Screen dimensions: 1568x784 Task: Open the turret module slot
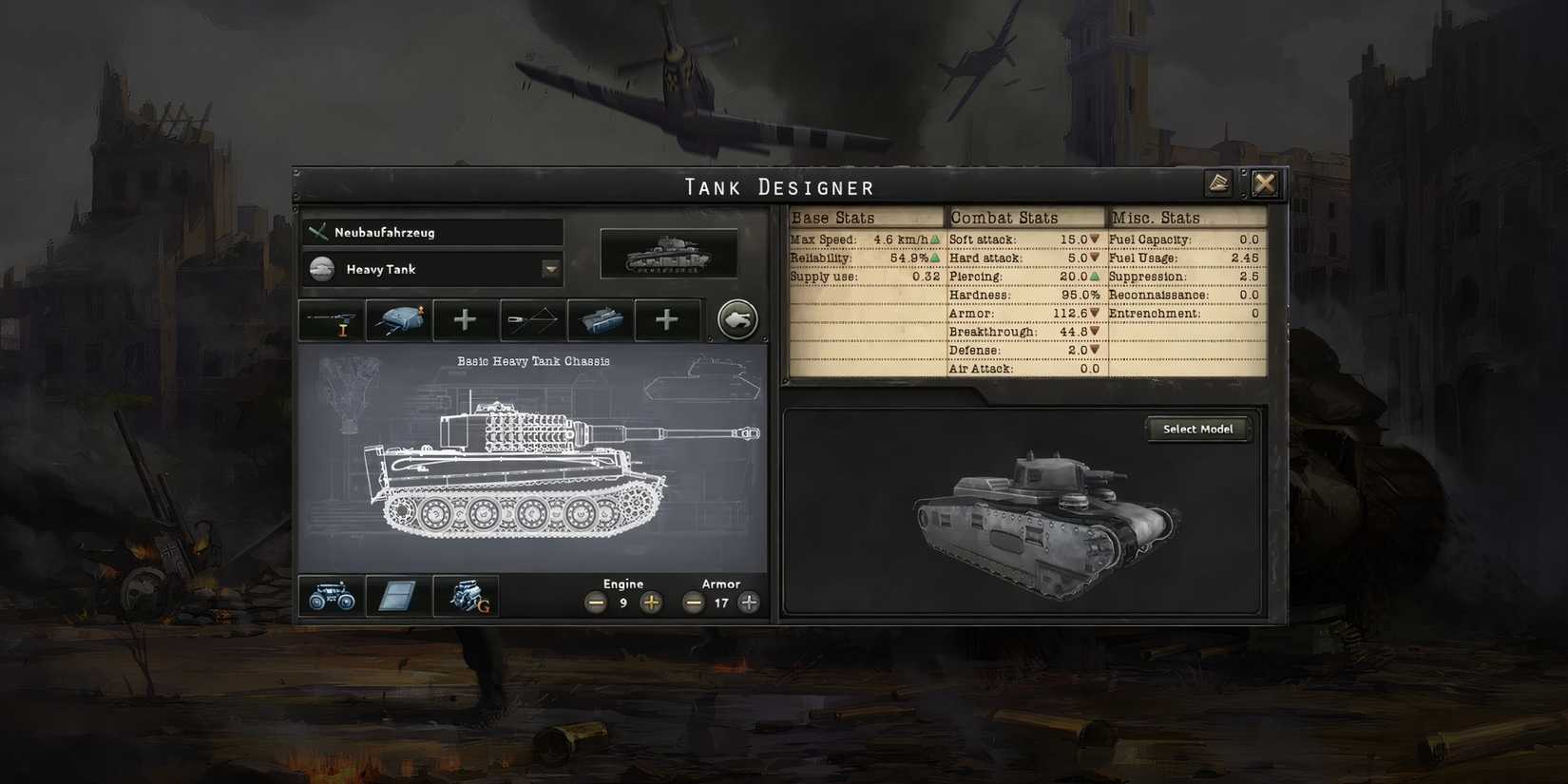coord(397,319)
